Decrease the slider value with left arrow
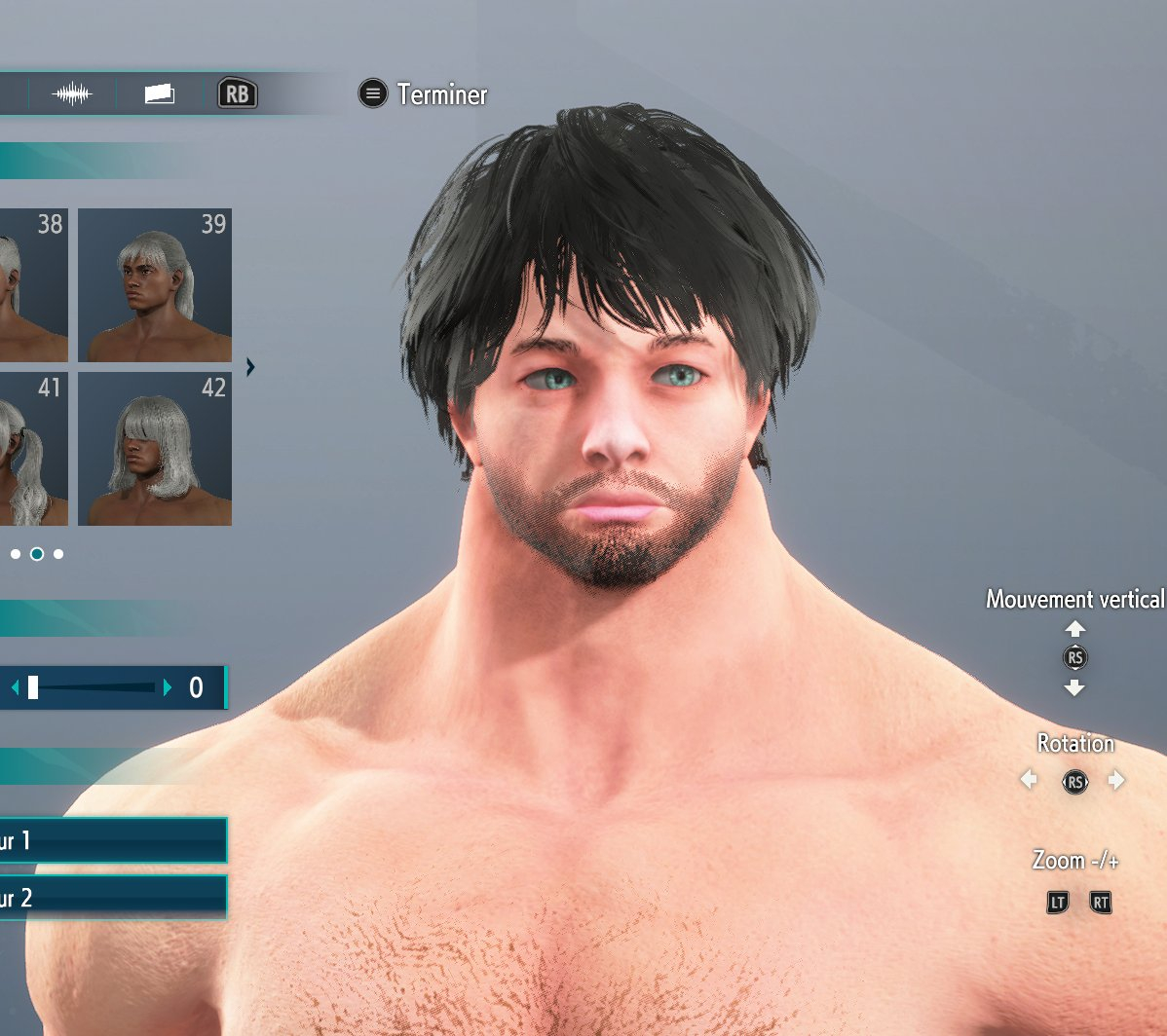The width and height of the screenshot is (1167, 1036). pyautogui.click(x=15, y=688)
